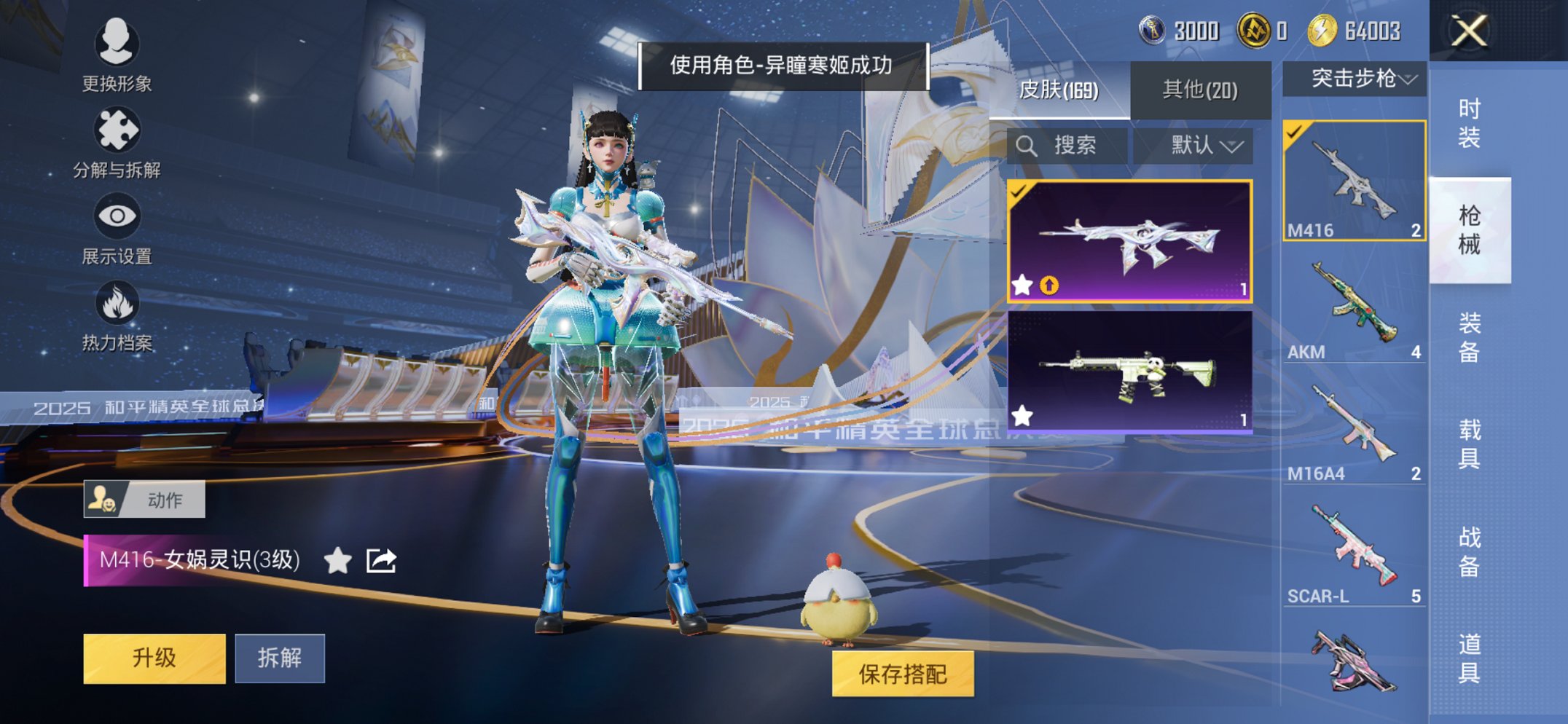The height and width of the screenshot is (724, 1568).
Task: Open the search 搜索 magnifier icon
Action: click(1029, 145)
